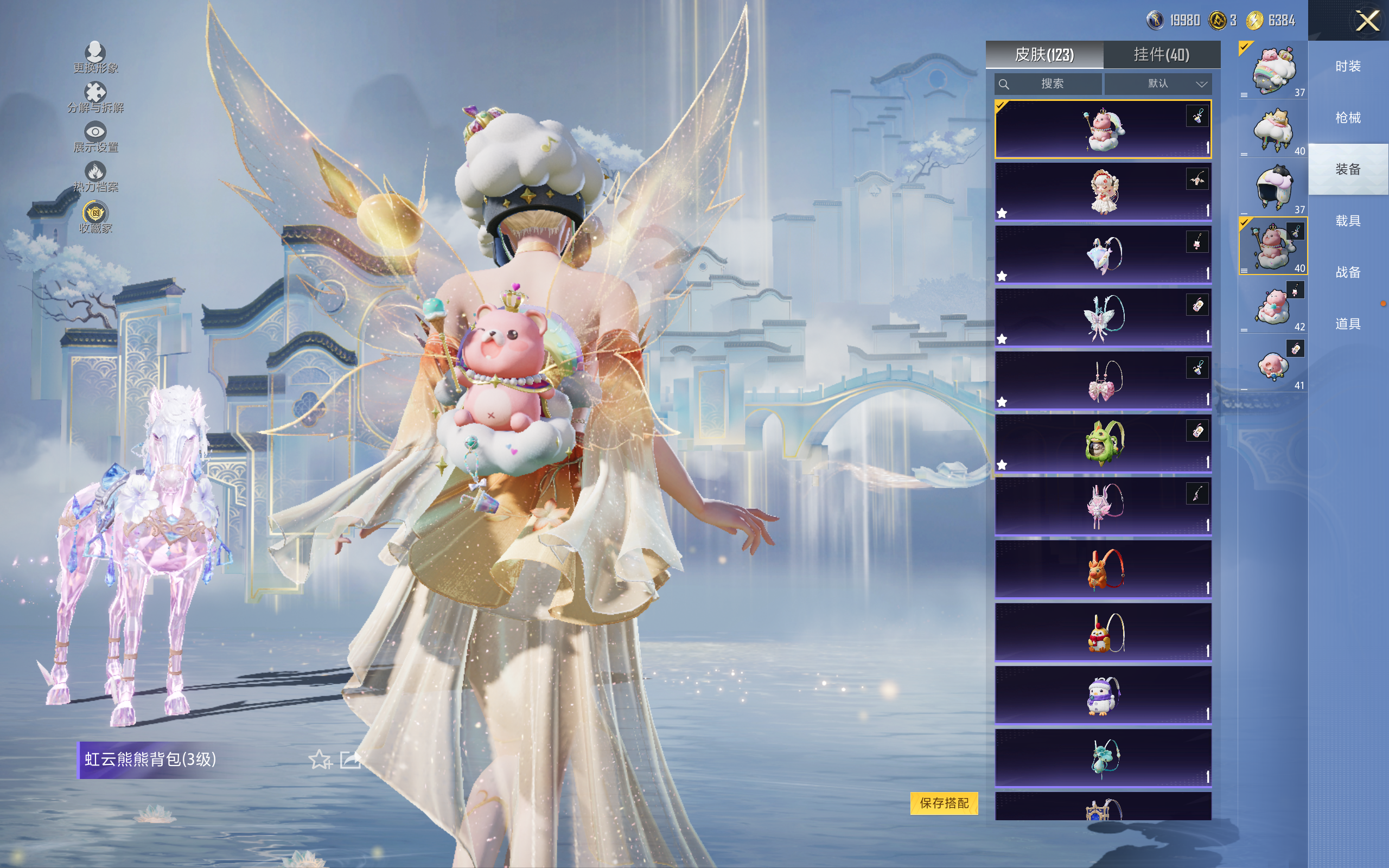
Task: Select the green frog backpack skin
Action: 1103,443
